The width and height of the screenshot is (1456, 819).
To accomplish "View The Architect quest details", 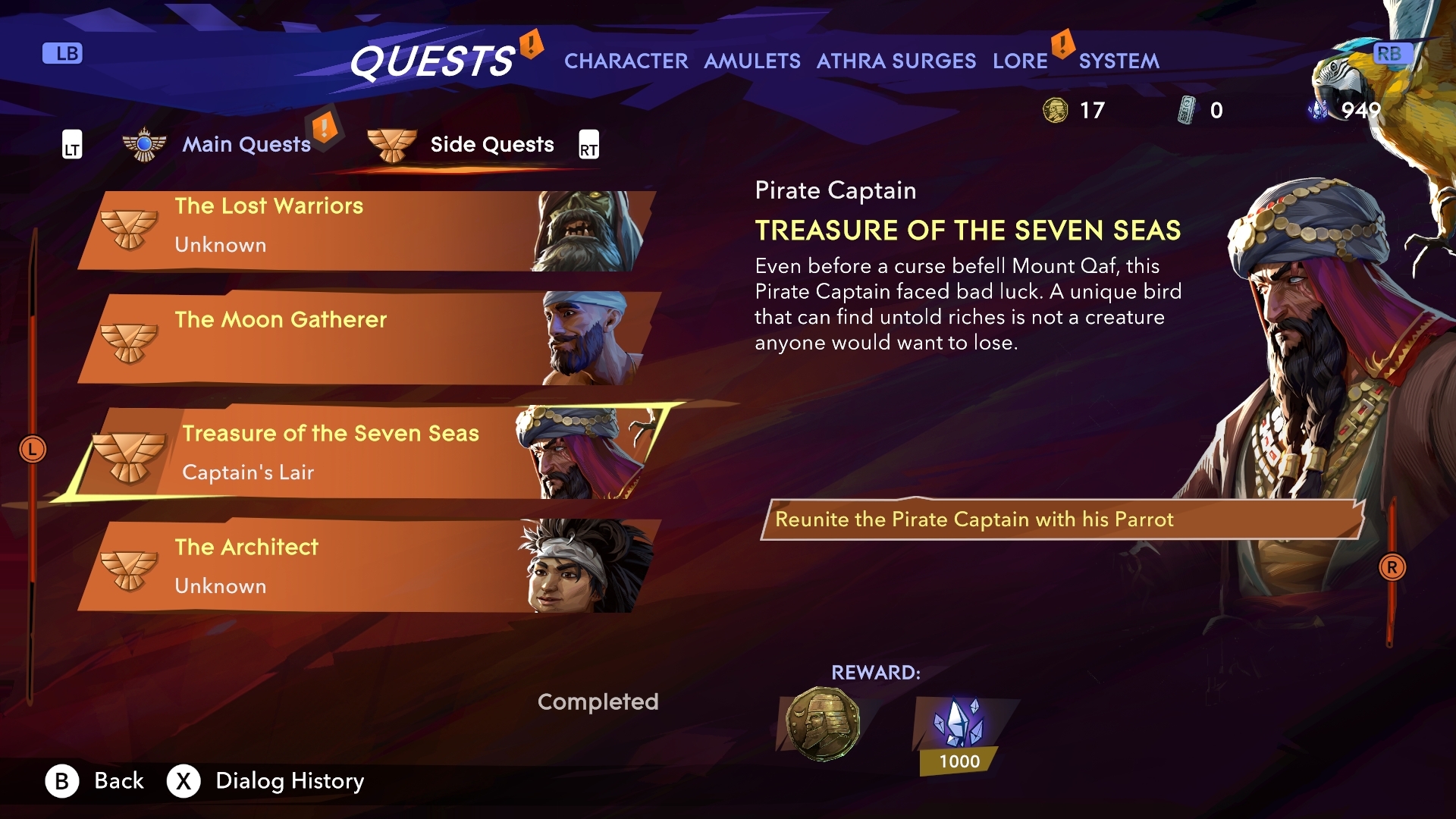I will (x=364, y=566).
